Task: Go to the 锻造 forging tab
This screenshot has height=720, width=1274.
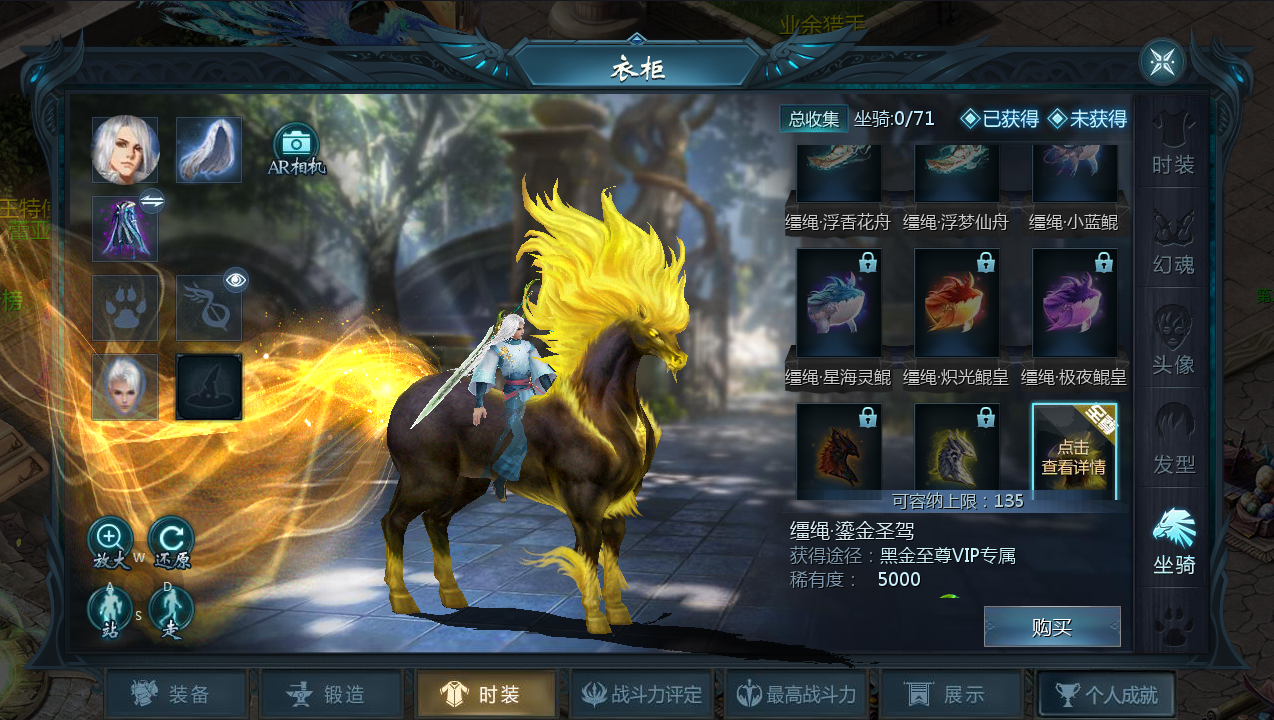Action: [x=331, y=695]
